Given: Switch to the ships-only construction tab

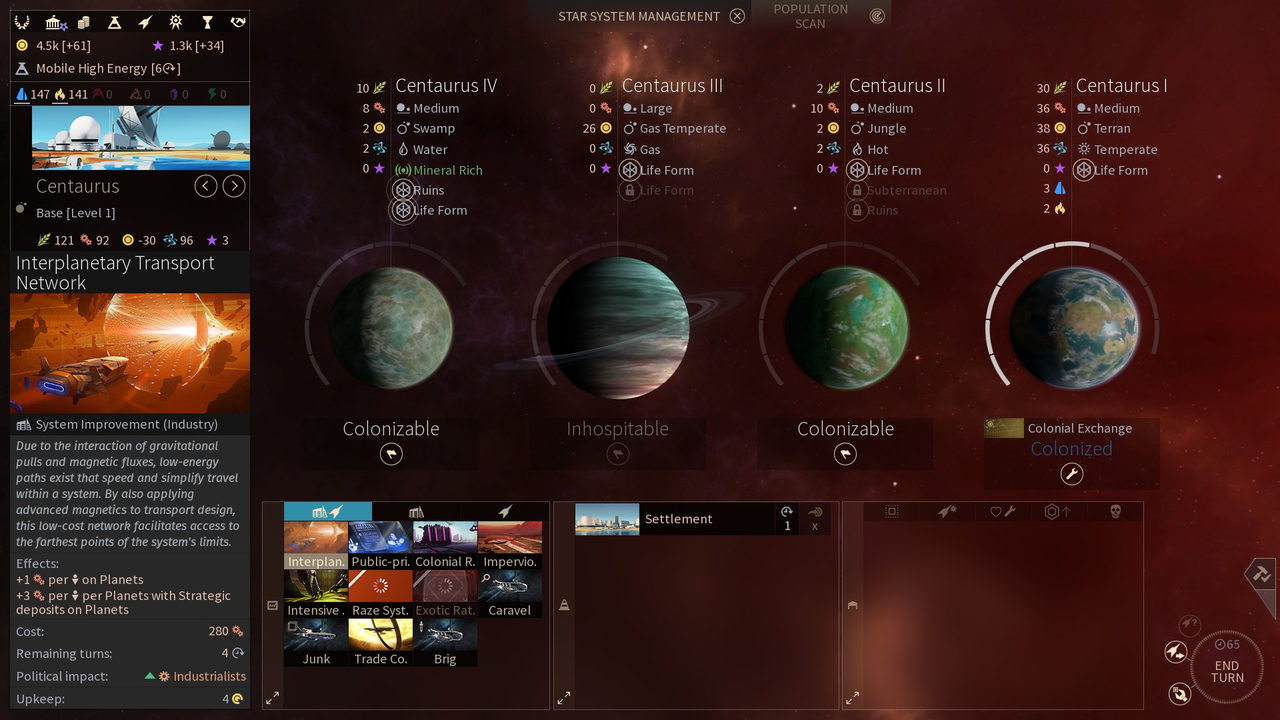Looking at the screenshot, I should [x=506, y=512].
